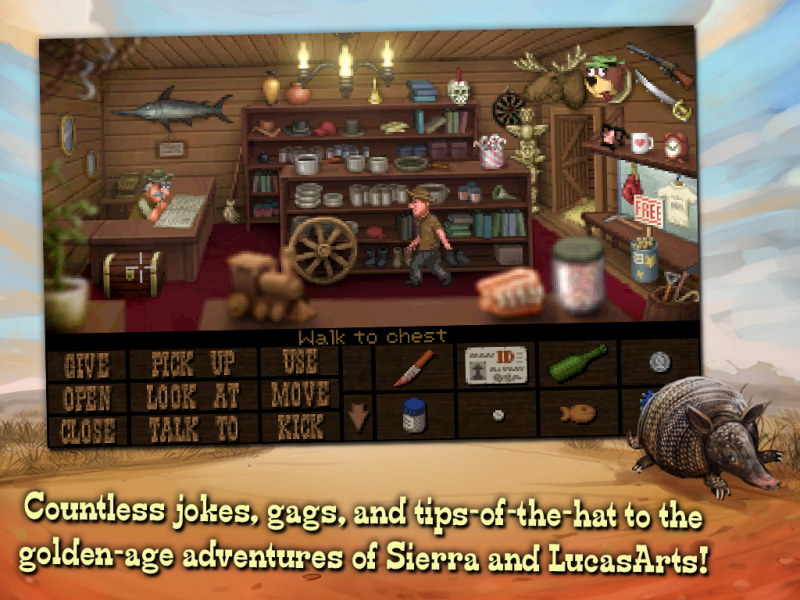Select the CLOSE verb
This screenshot has width=800, height=600.
pyautogui.click(x=87, y=431)
